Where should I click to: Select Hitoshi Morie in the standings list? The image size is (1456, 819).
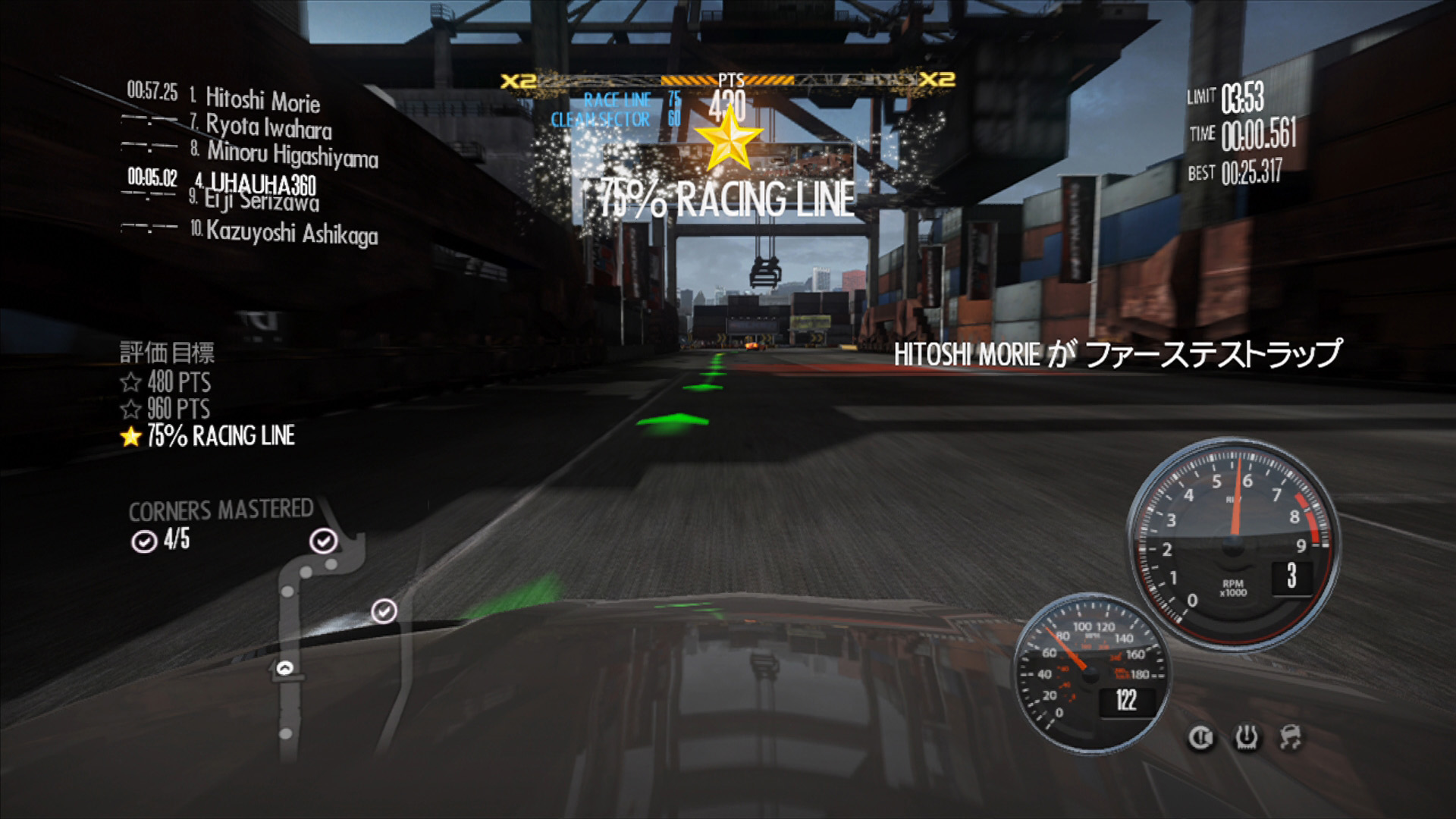coord(262,99)
